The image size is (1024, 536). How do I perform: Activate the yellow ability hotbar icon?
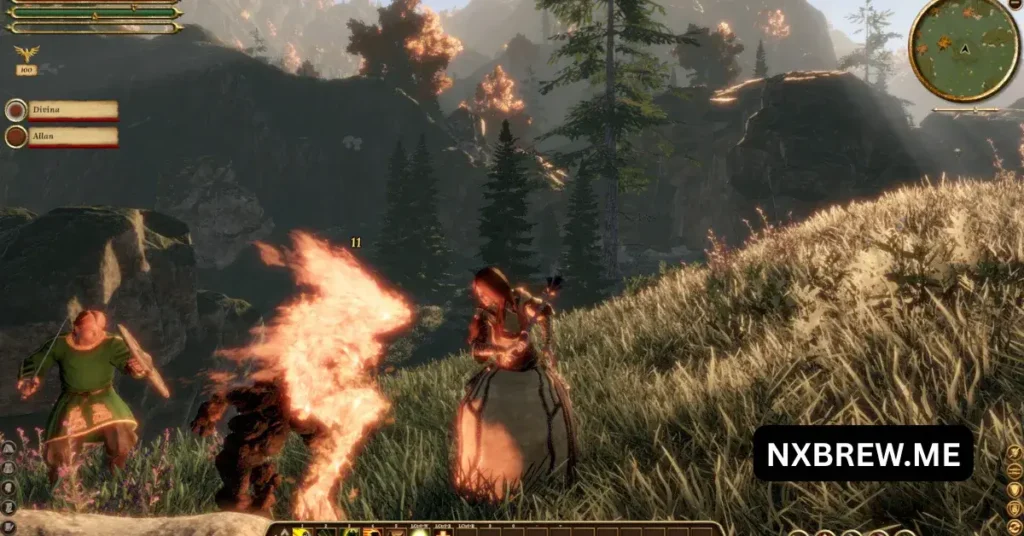tap(299, 530)
